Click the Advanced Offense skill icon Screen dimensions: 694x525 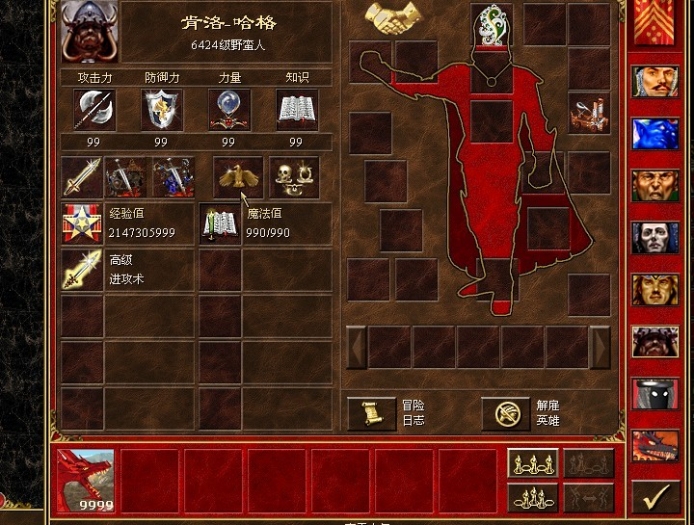pos(81,270)
